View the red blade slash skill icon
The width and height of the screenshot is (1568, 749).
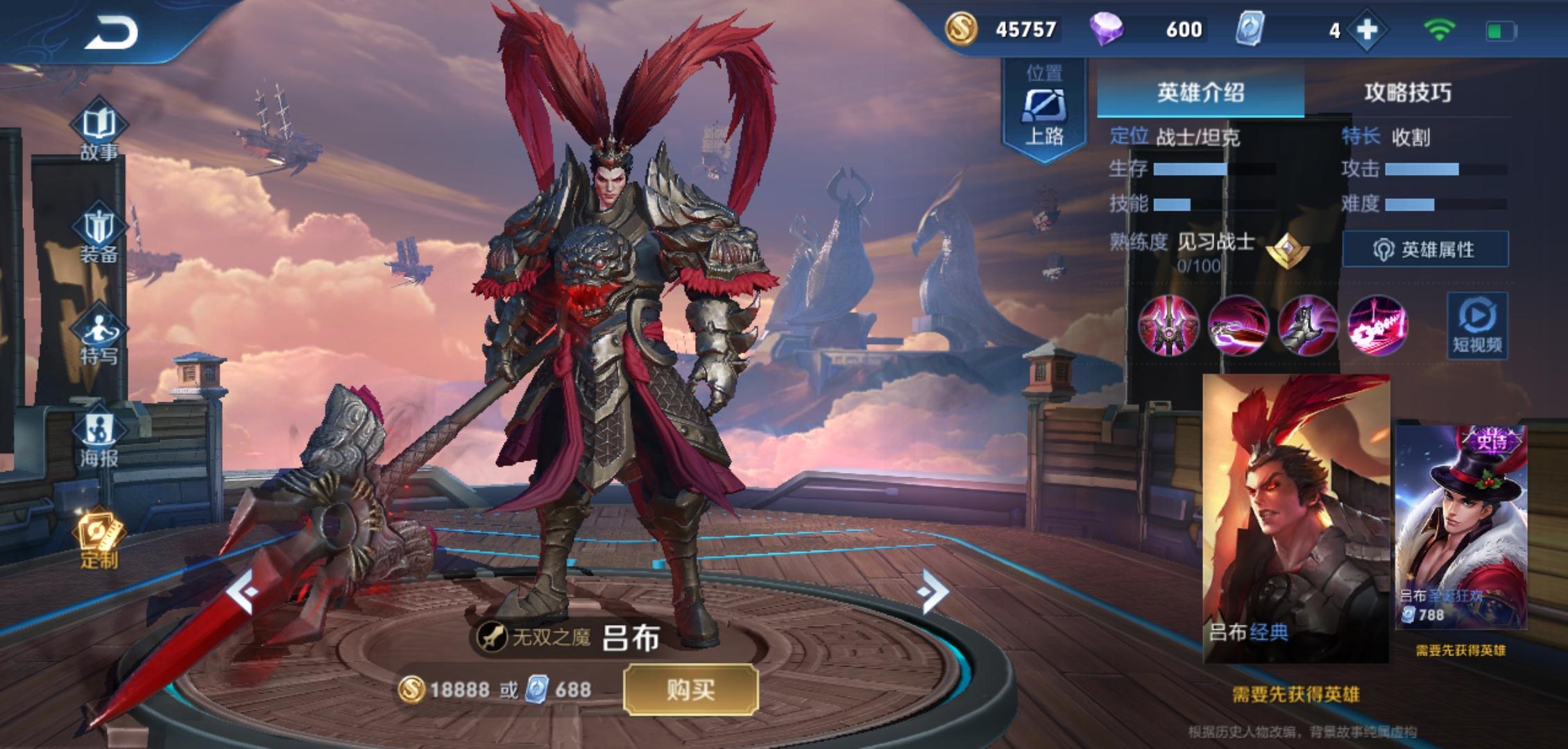[x=1238, y=325]
